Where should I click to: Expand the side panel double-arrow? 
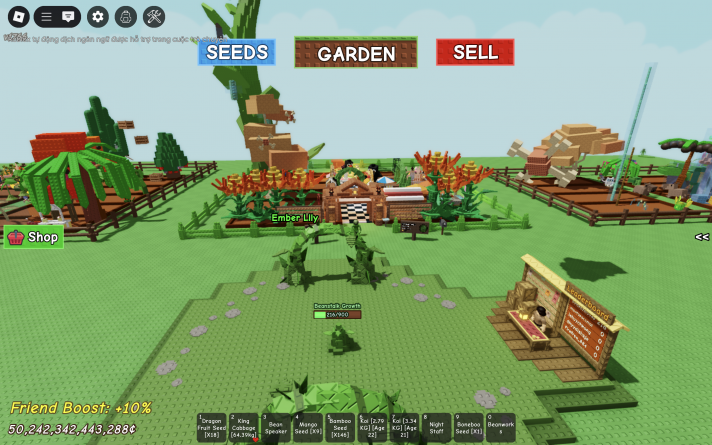pyautogui.click(x=702, y=237)
